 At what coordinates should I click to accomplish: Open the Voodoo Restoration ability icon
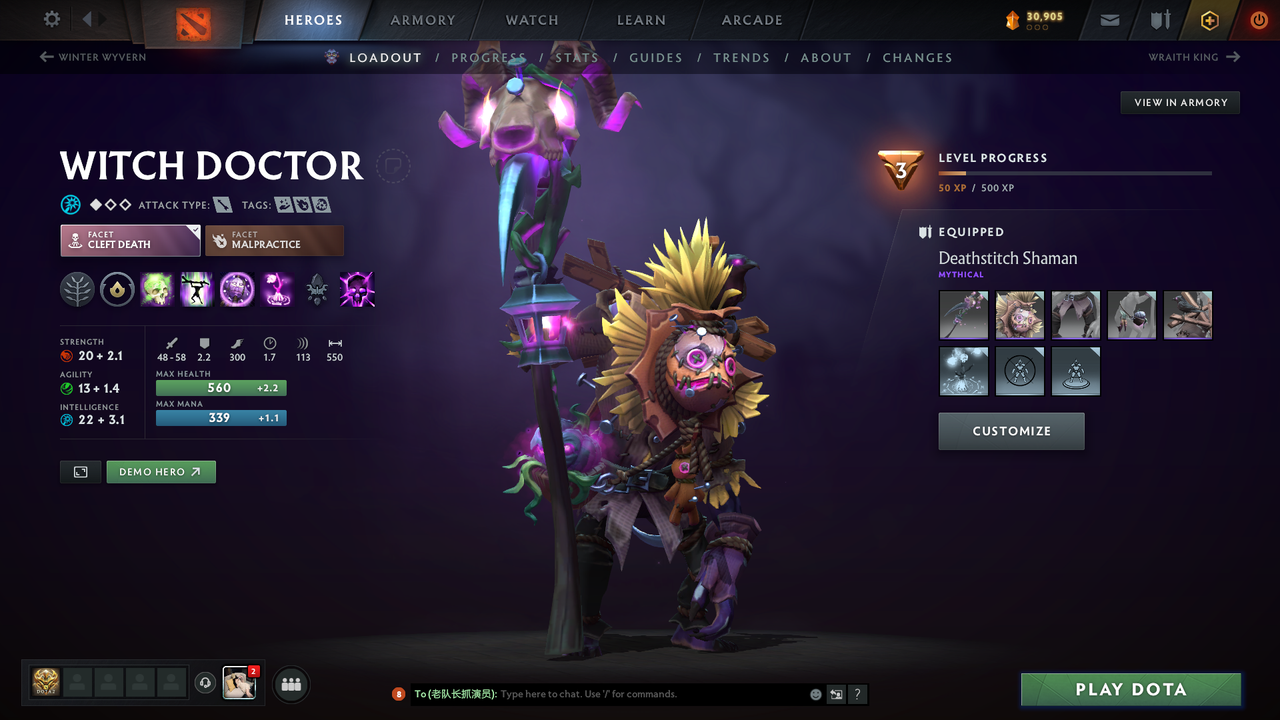[196, 290]
